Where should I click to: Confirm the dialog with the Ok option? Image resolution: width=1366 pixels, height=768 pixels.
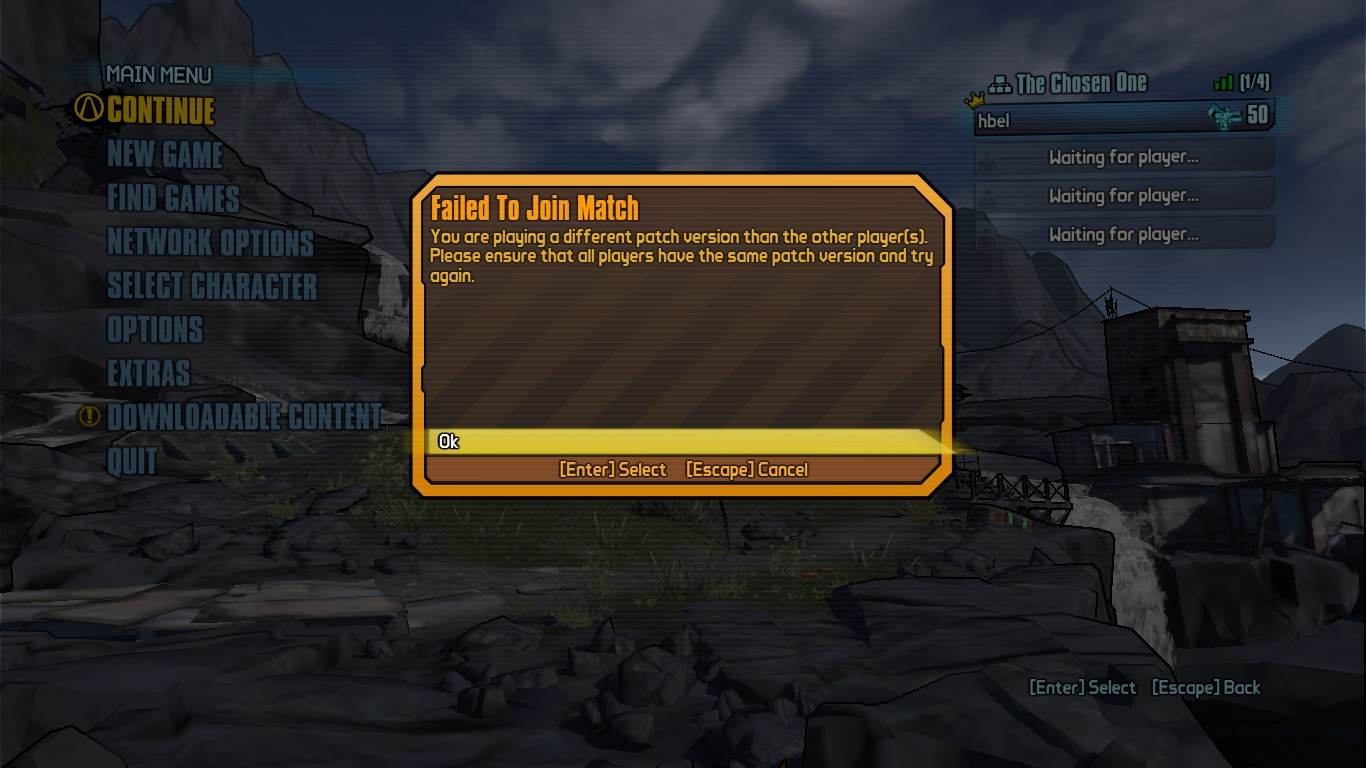point(449,442)
